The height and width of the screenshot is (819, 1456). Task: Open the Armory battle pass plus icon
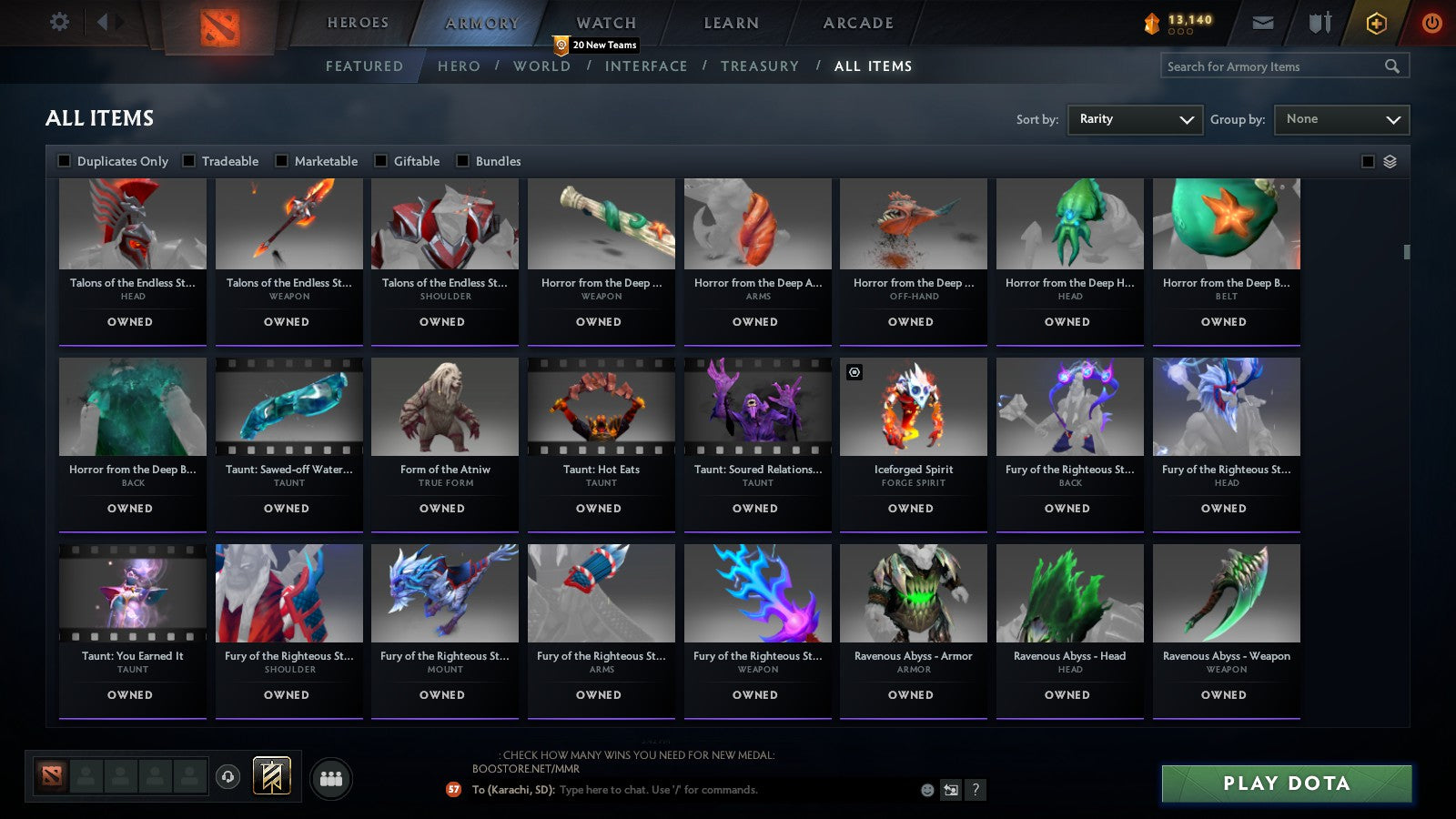click(x=1376, y=24)
